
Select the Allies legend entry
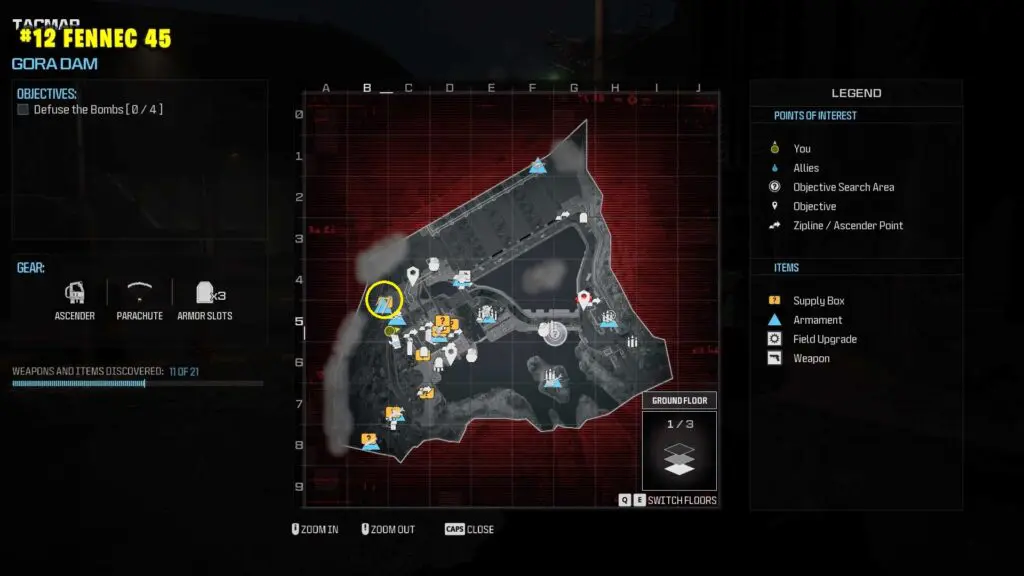[805, 168]
